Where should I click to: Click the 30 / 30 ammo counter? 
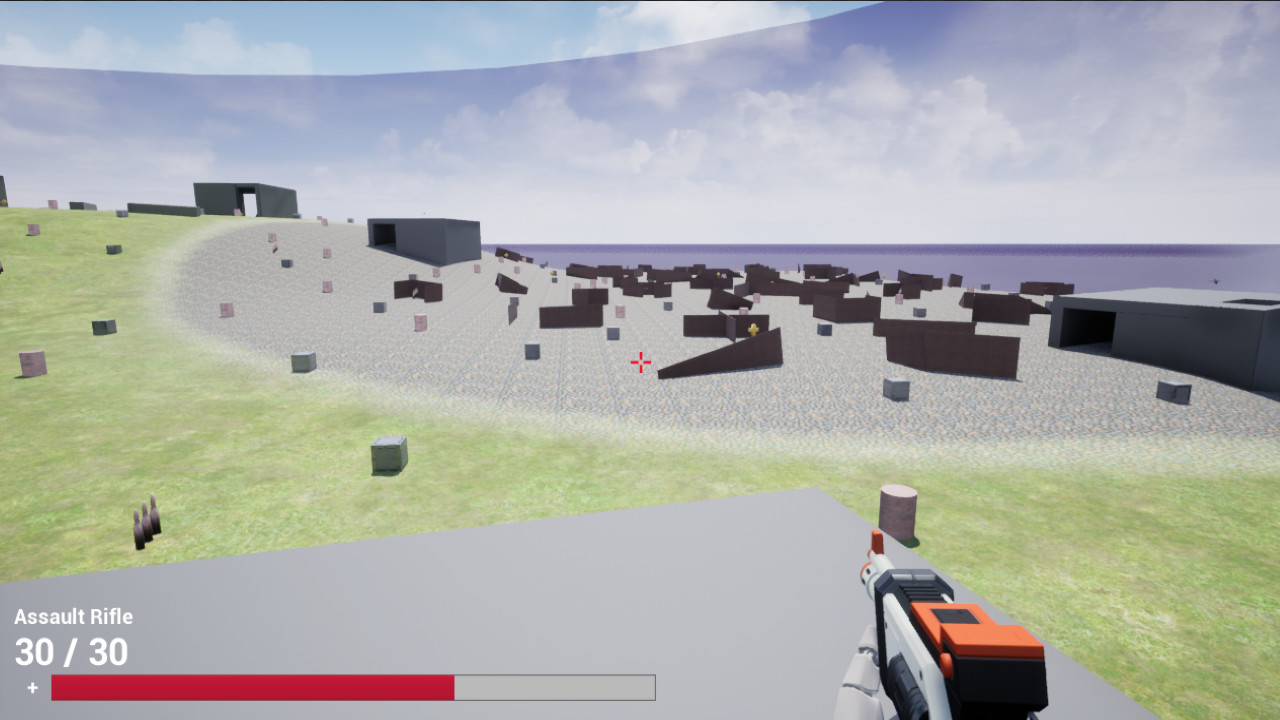click(70, 652)
